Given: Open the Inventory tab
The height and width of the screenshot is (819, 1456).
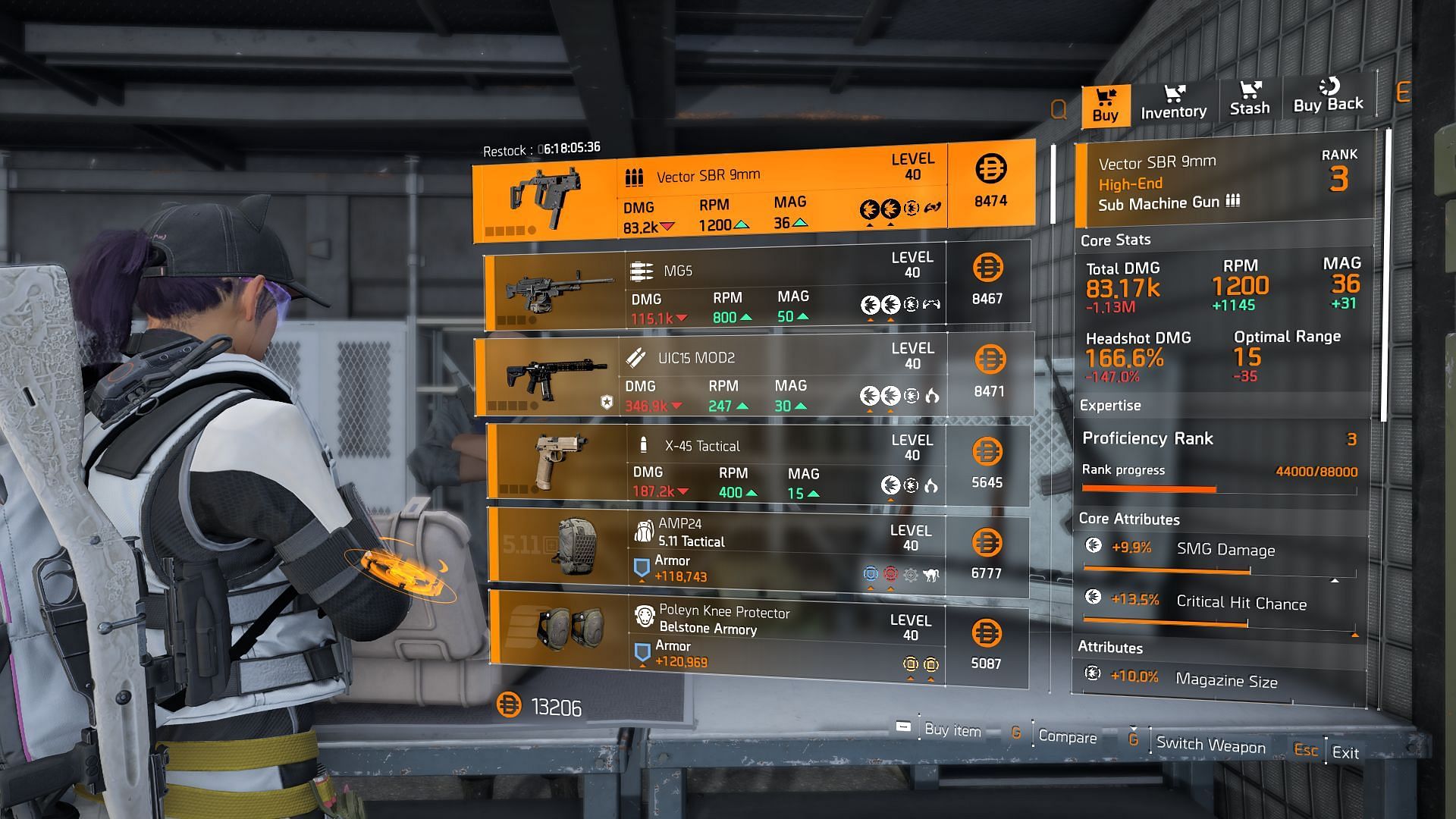Looking at the screenshot, I should coord(1173,103).
